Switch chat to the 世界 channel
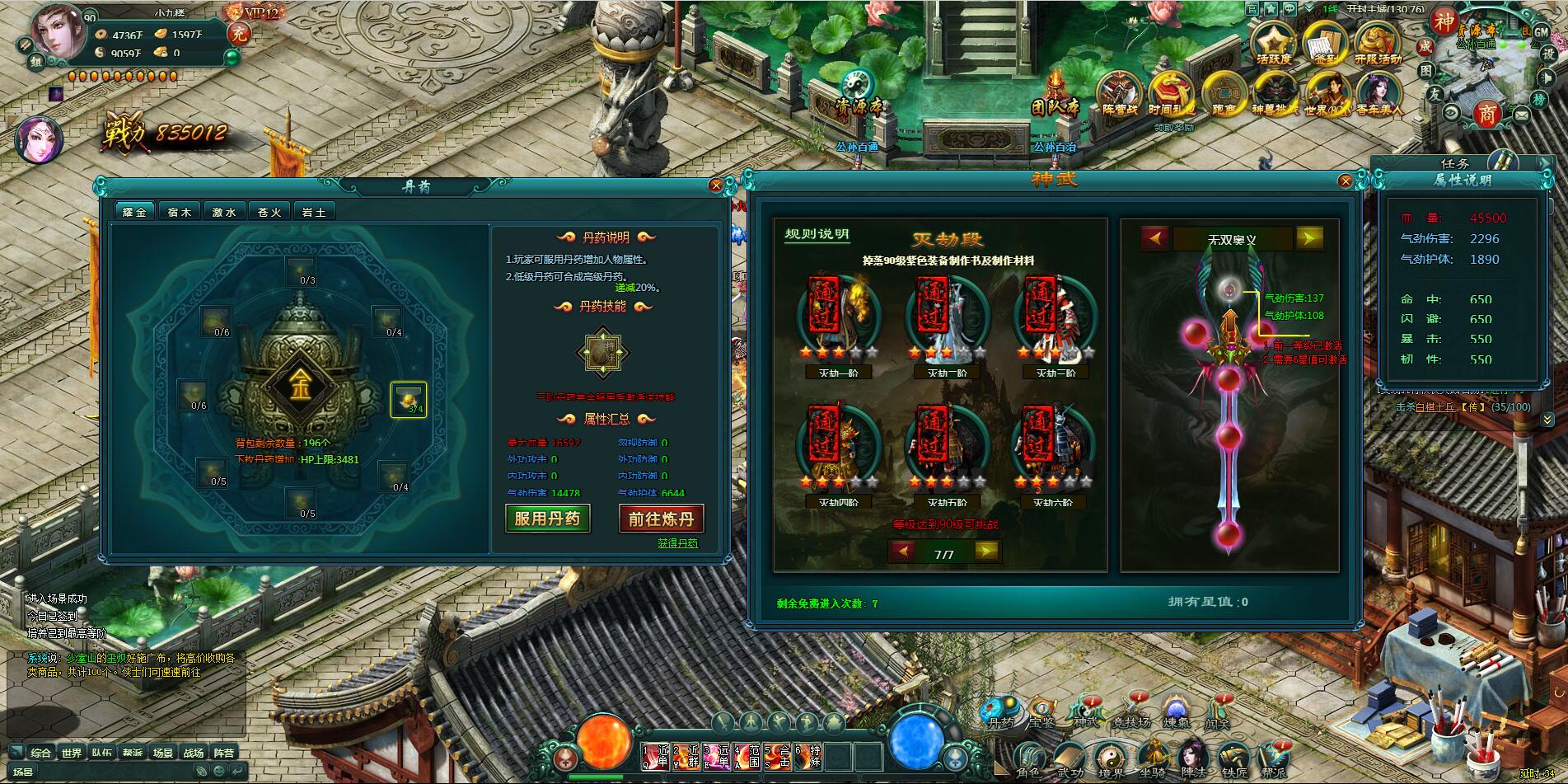 tap(72, 753)
